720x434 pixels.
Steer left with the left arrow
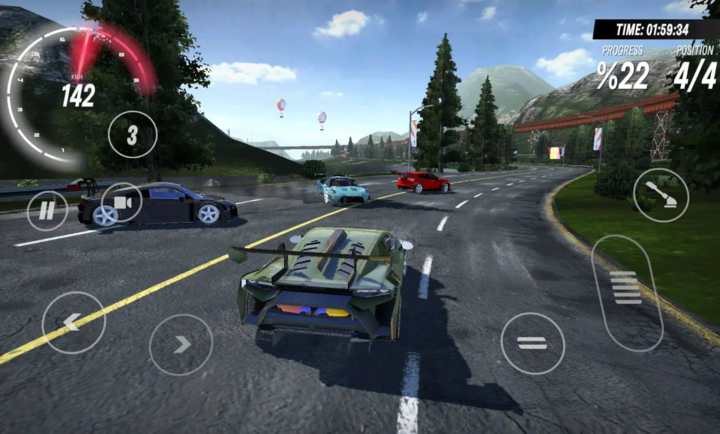click(x=73, y=322)
